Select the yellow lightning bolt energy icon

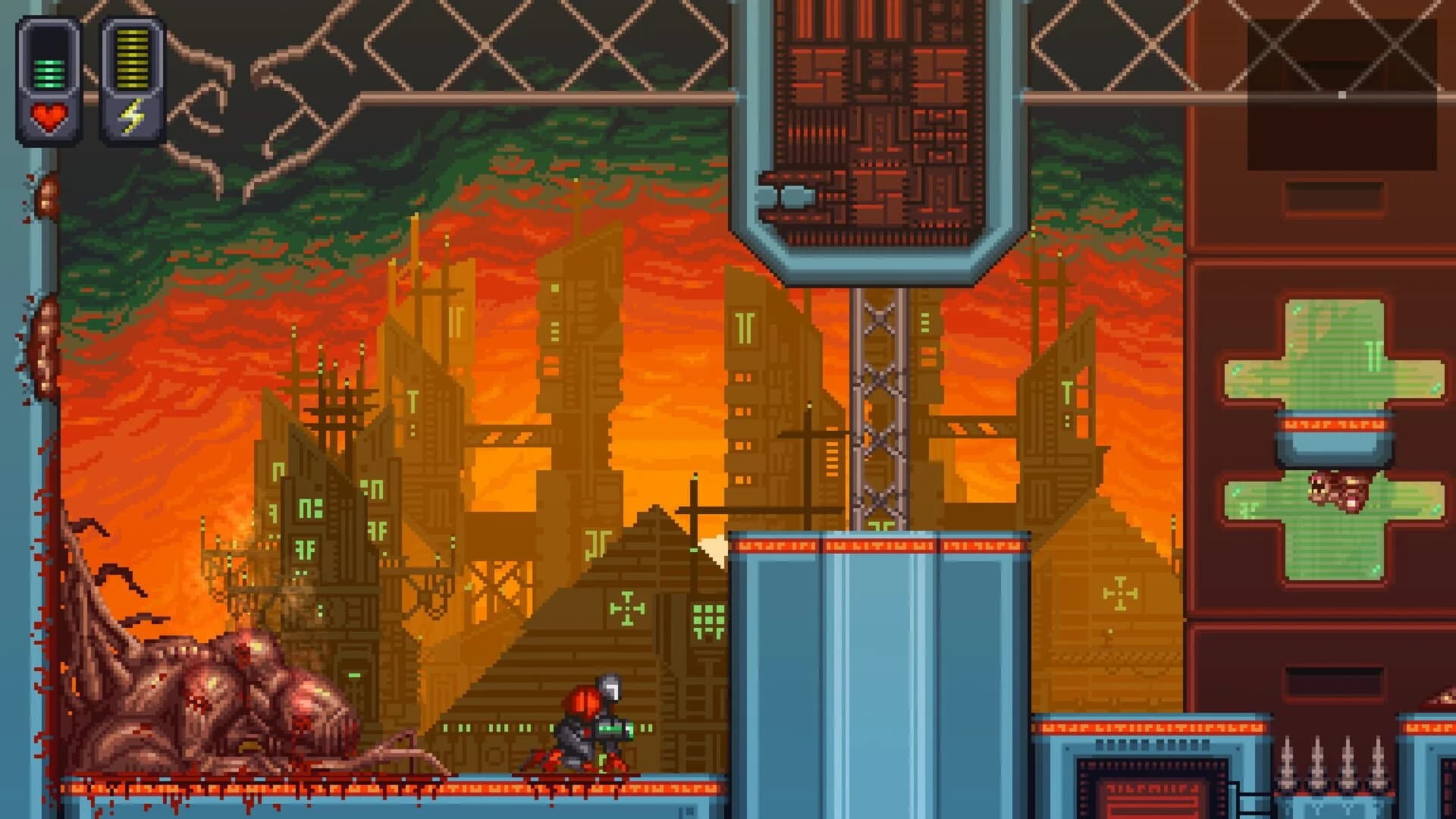[130, 115]
